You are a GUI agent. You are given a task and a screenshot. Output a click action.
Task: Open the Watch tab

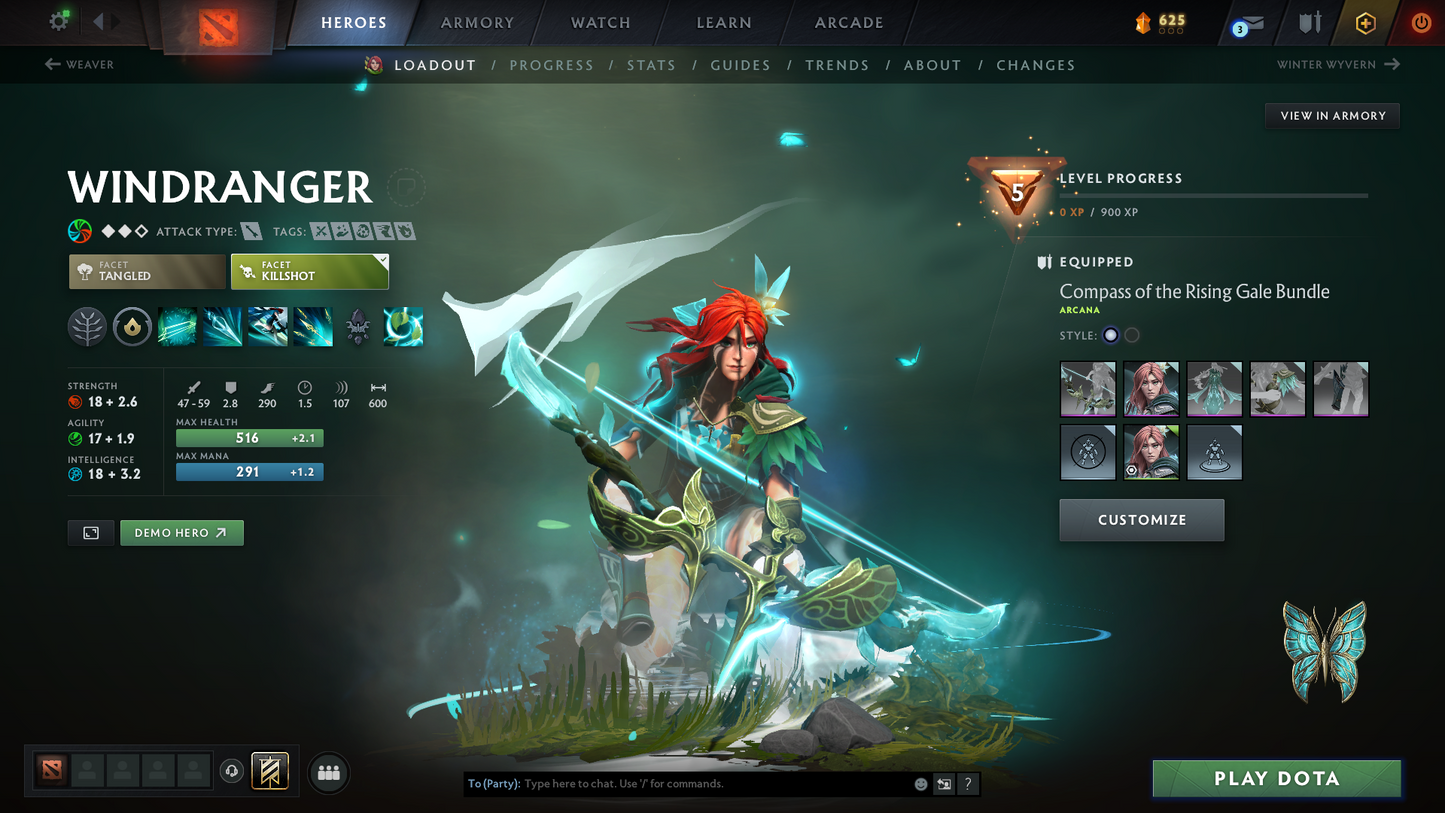tap(600, 23)
